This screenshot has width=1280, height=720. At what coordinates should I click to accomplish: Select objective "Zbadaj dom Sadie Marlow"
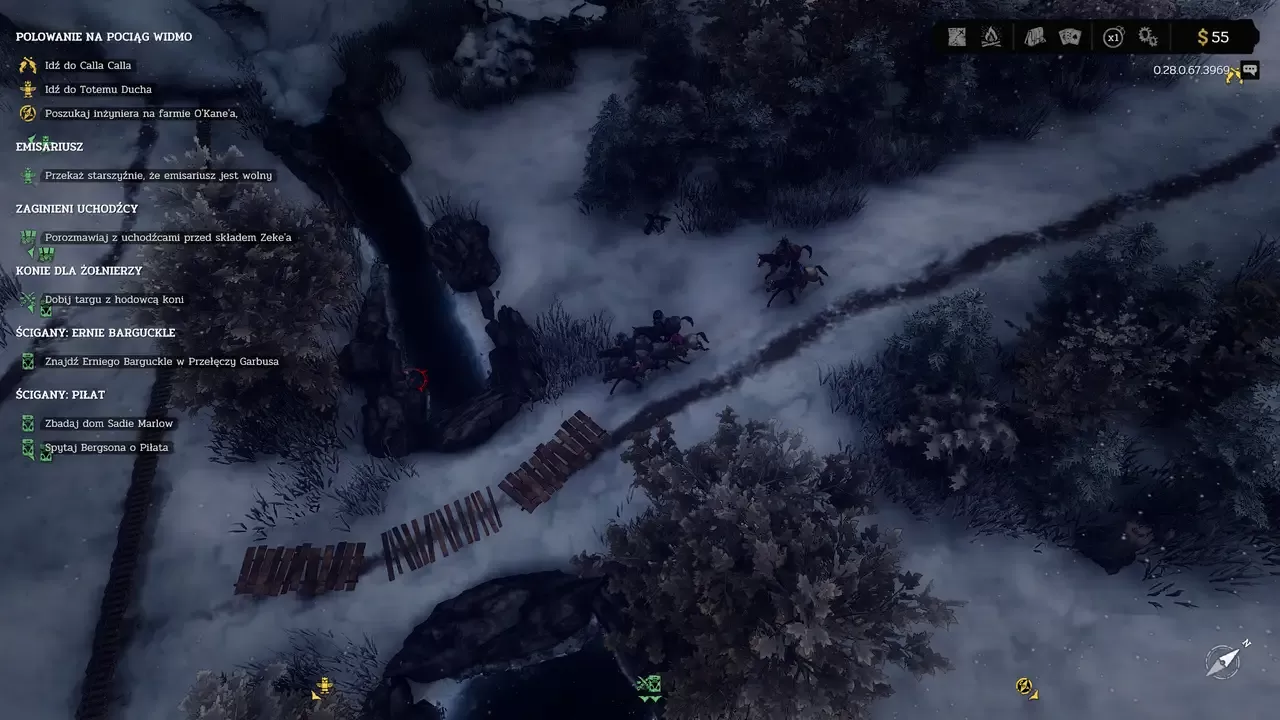(x=109, y=424)
